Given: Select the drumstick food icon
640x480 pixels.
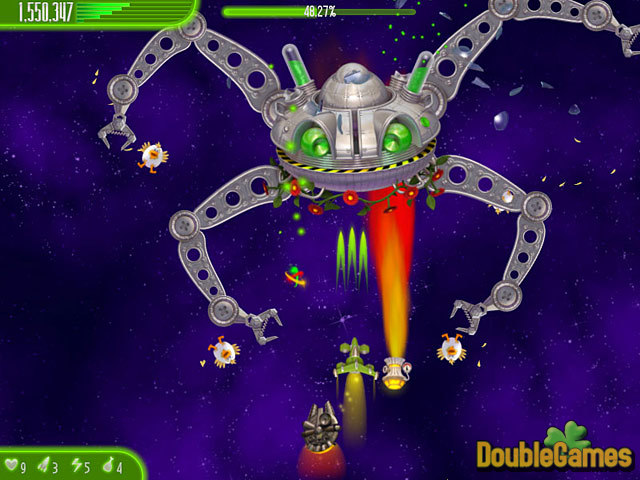Looking at the screenshot, I should click(x=107, y=466).
